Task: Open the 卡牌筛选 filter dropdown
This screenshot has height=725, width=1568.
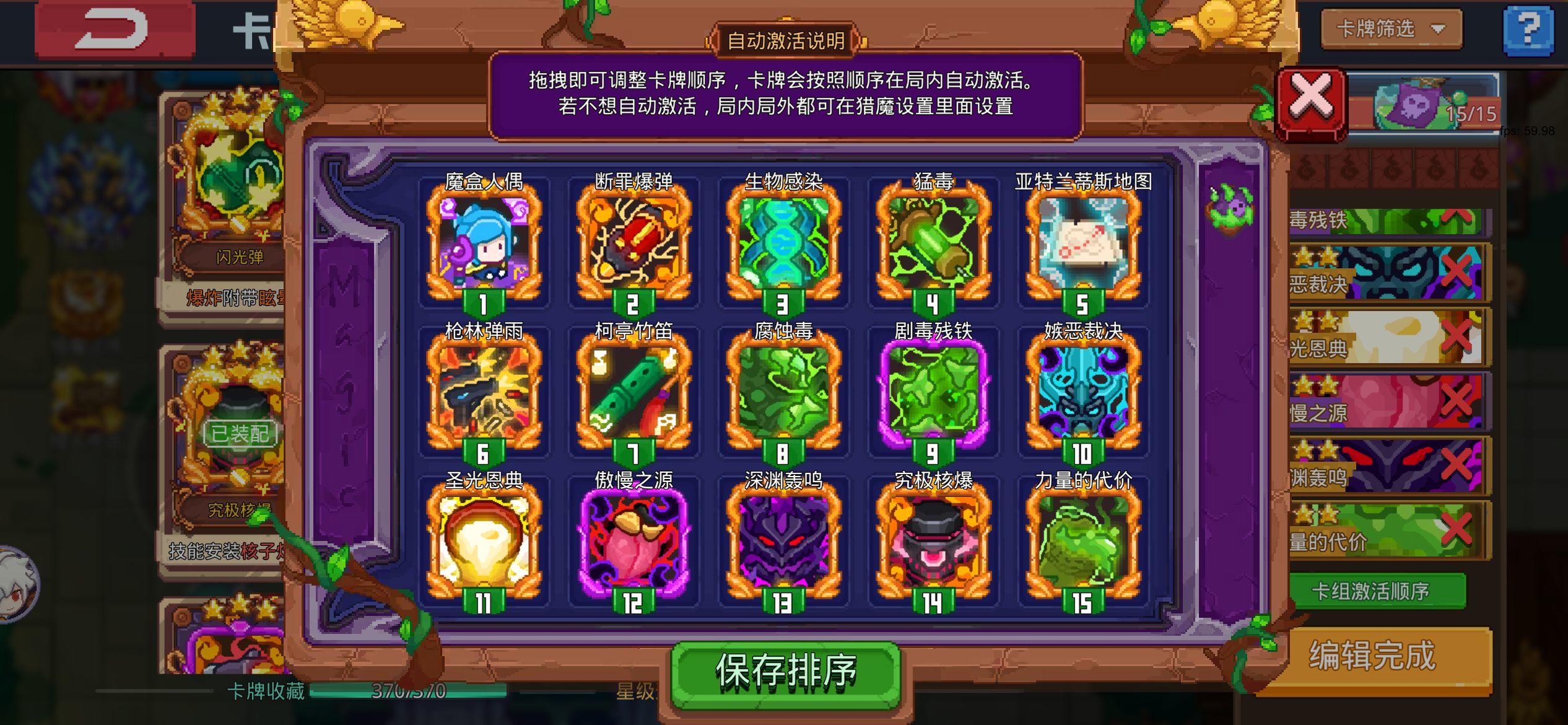Action: (1390, 27)
